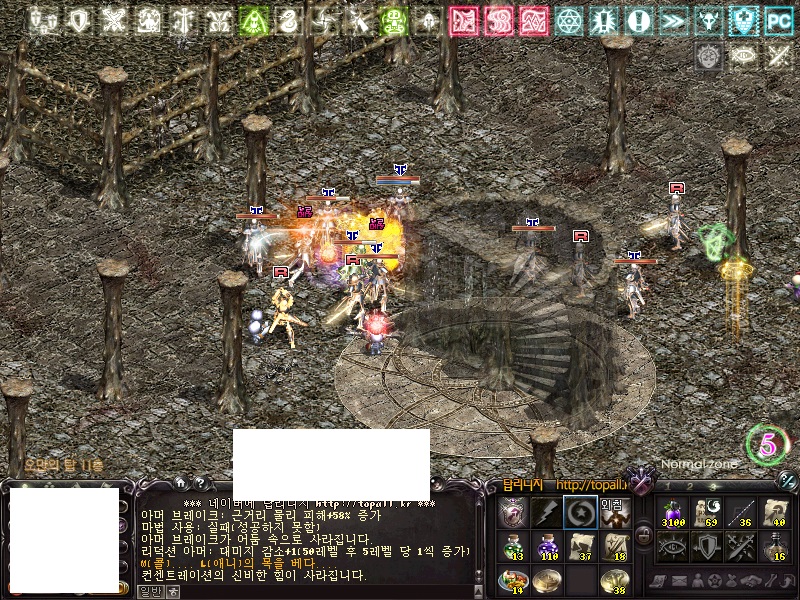The height and width of the screenshot is (600, 800).
Task: Use the brown flask with 16 left
Action: (773, 546)
